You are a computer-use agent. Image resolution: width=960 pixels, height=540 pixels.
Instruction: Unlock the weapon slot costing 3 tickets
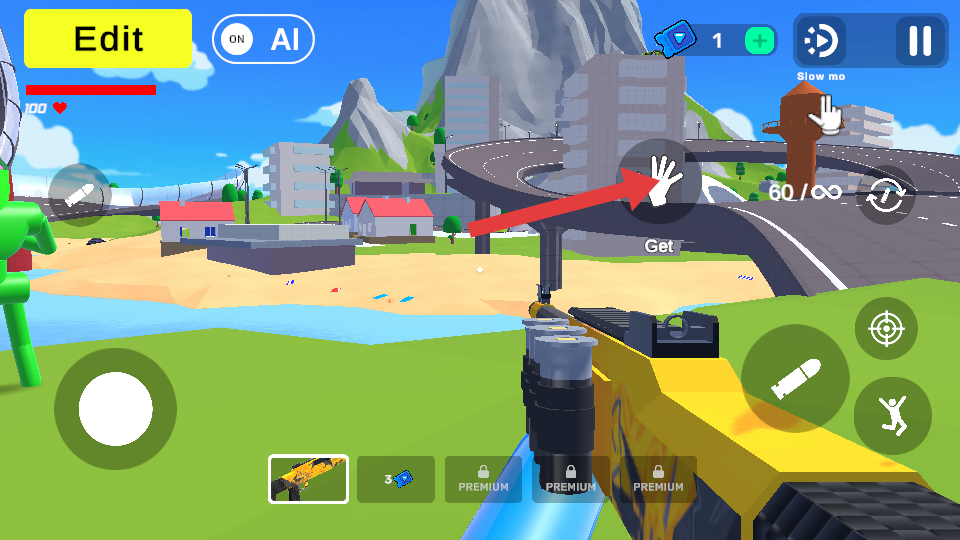pos(396,479)
